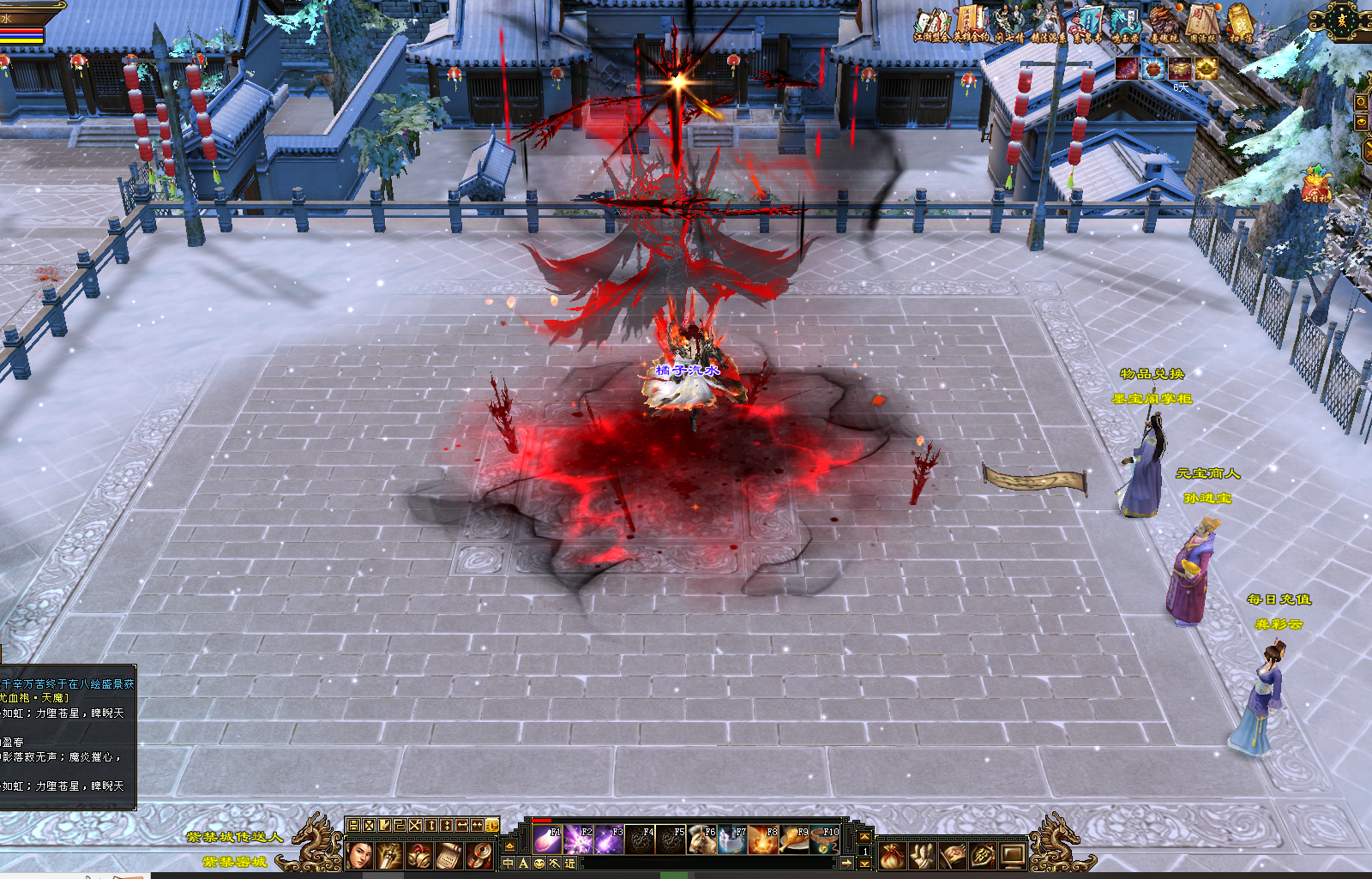Viewport: 1372px width, 879px height.
Task: Switch to next hotbar page arrow
Action: coord(864,864)
